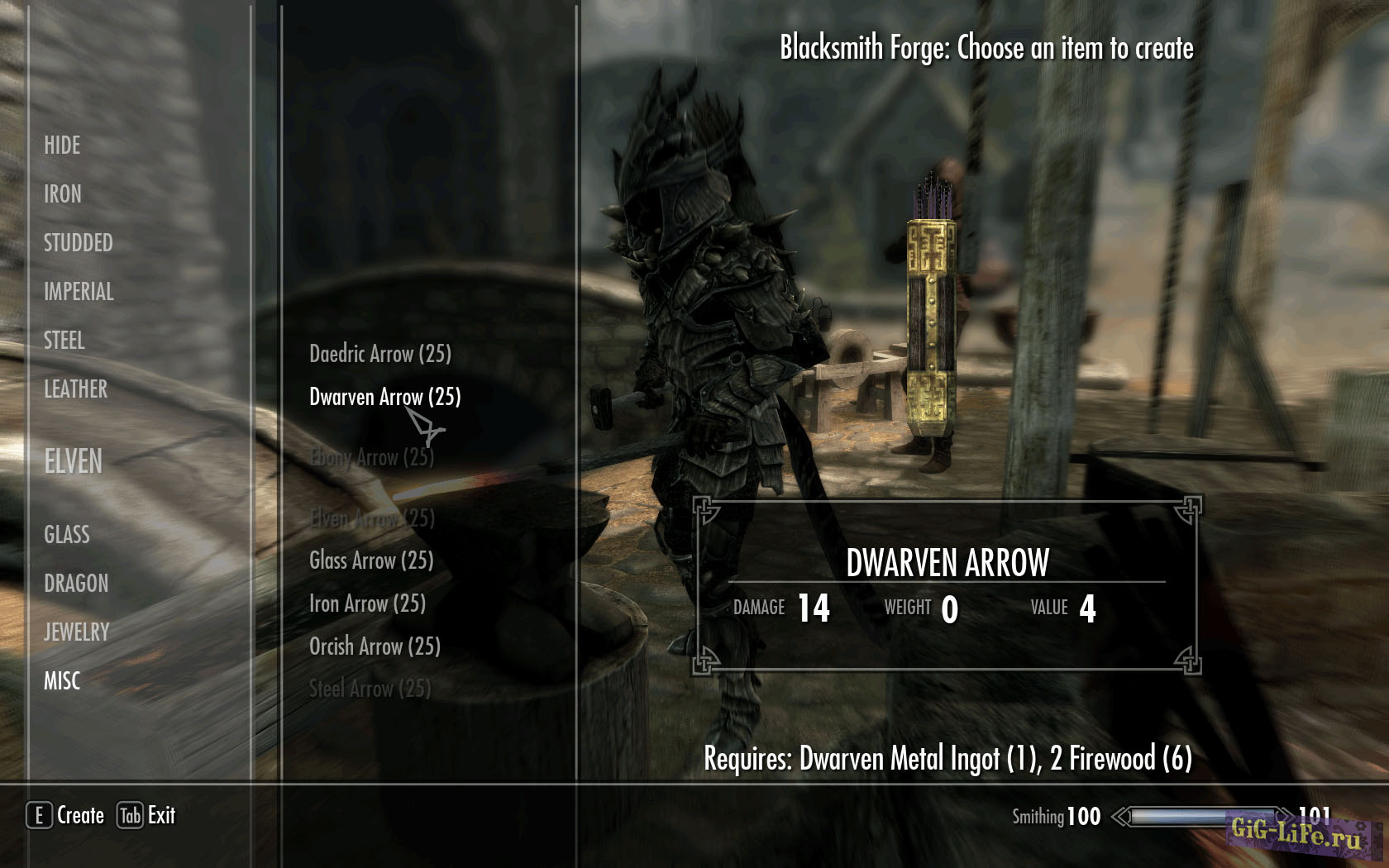Open the Iron category

coord(63,194)
